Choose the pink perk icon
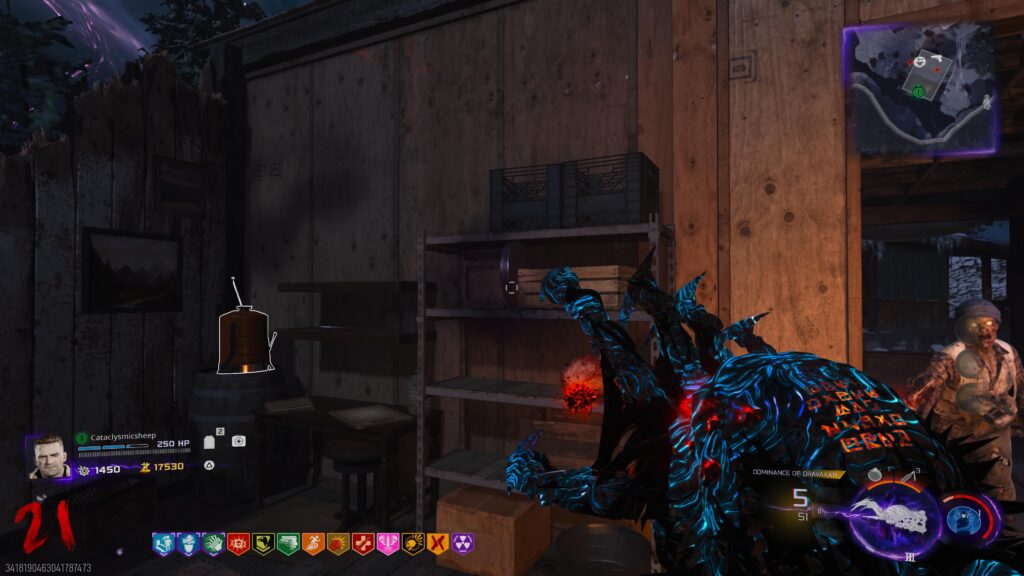 tap(387, 543)
